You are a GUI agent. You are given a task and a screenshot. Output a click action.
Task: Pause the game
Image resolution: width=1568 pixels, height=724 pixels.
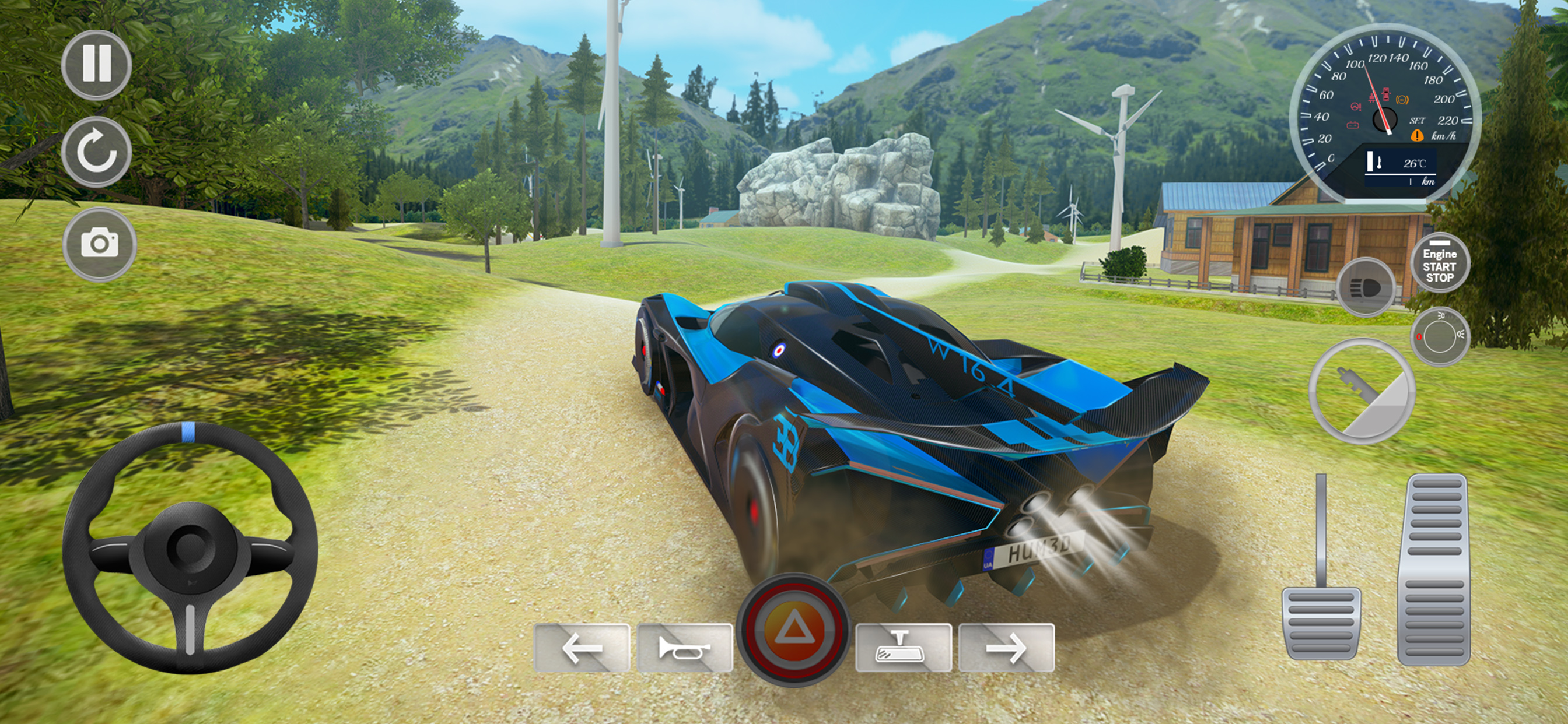(96, 65)
